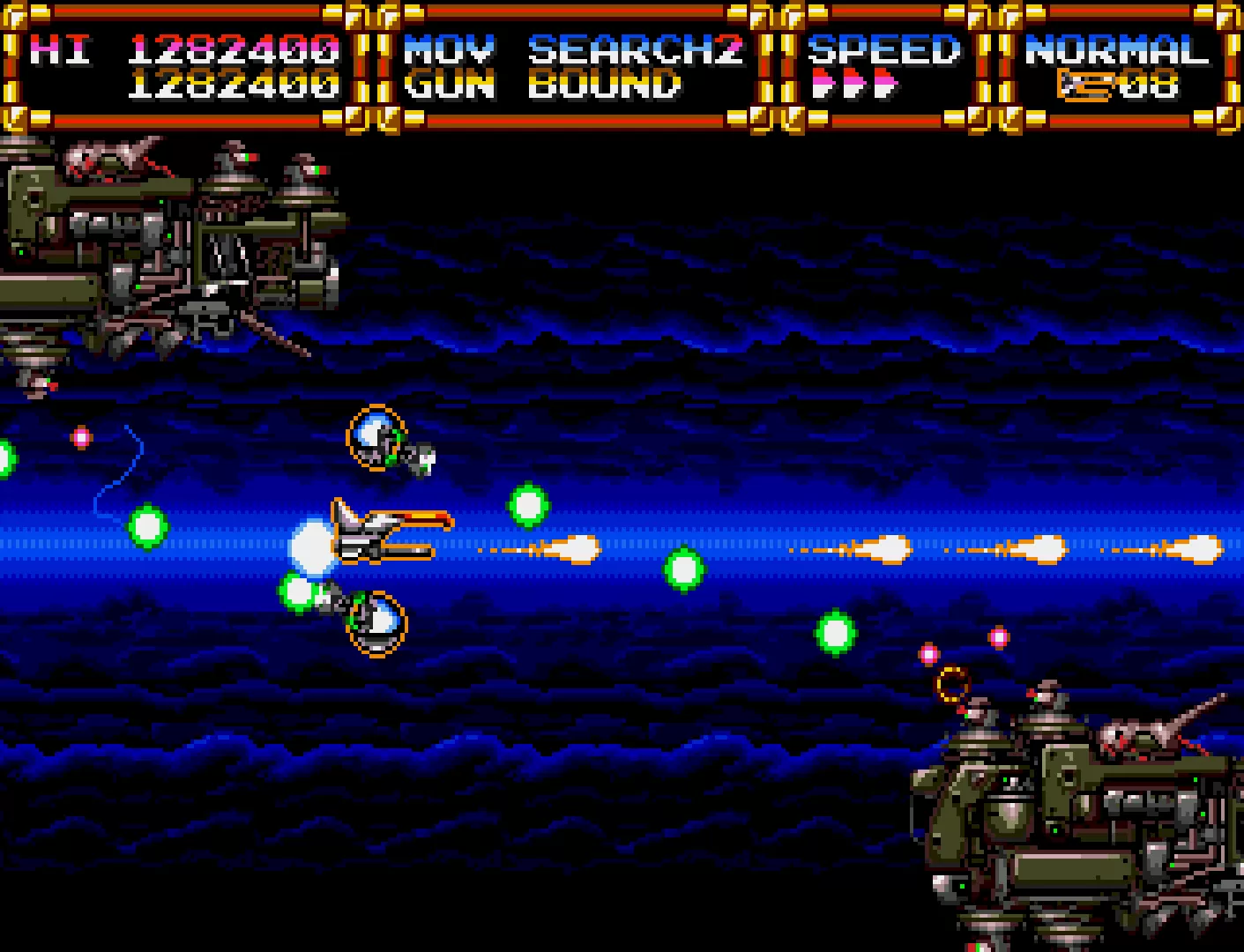The width and height of the screenshot is (1244, 952).
Task: Select the green power orb near the ship
Action: (x=298, y=589)
